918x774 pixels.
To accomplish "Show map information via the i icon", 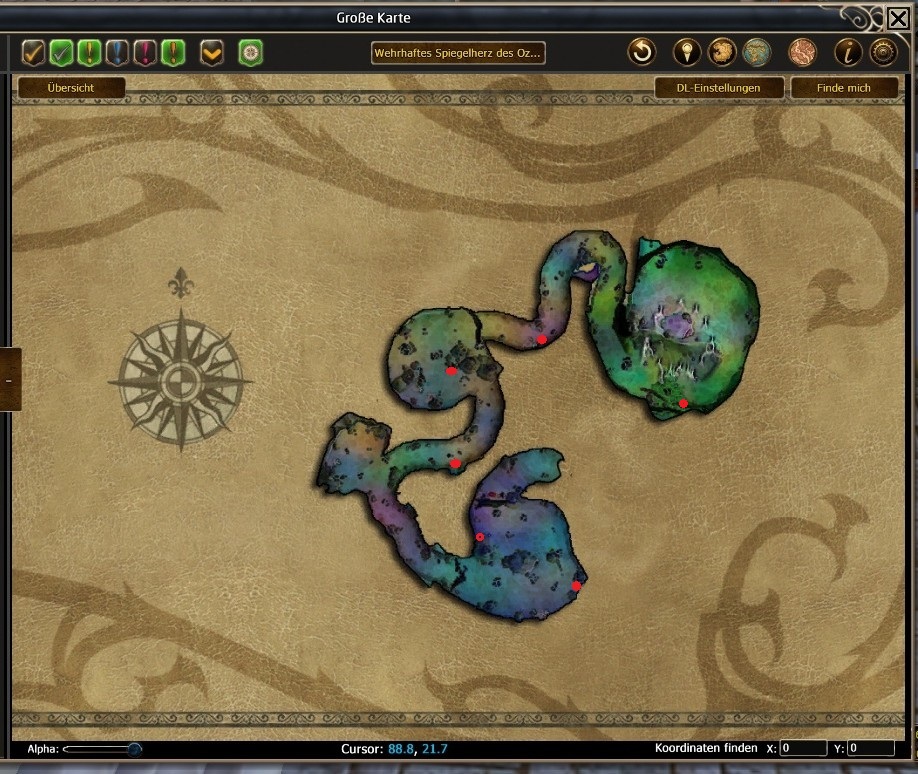I will coord(847,52).
